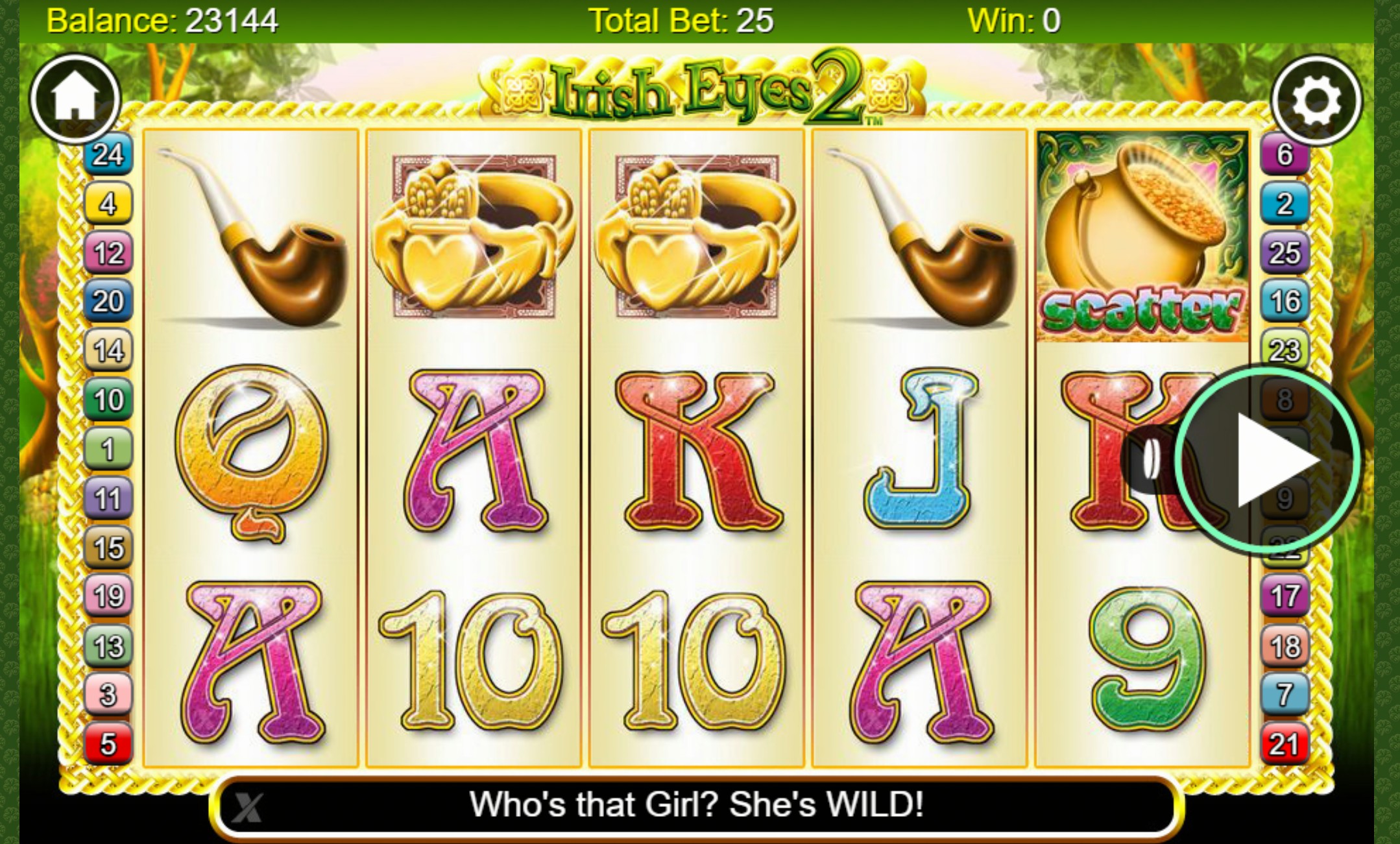Open the gear settings menu
Image resolution: width=1400 pixels, height=844 pixels.
tap(1316, 100)
